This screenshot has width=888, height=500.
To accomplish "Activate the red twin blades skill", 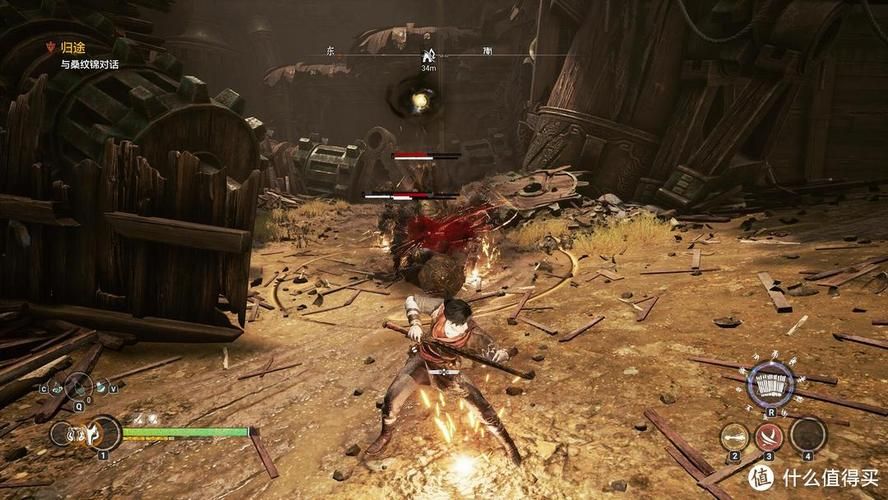I will click(770, 436).
